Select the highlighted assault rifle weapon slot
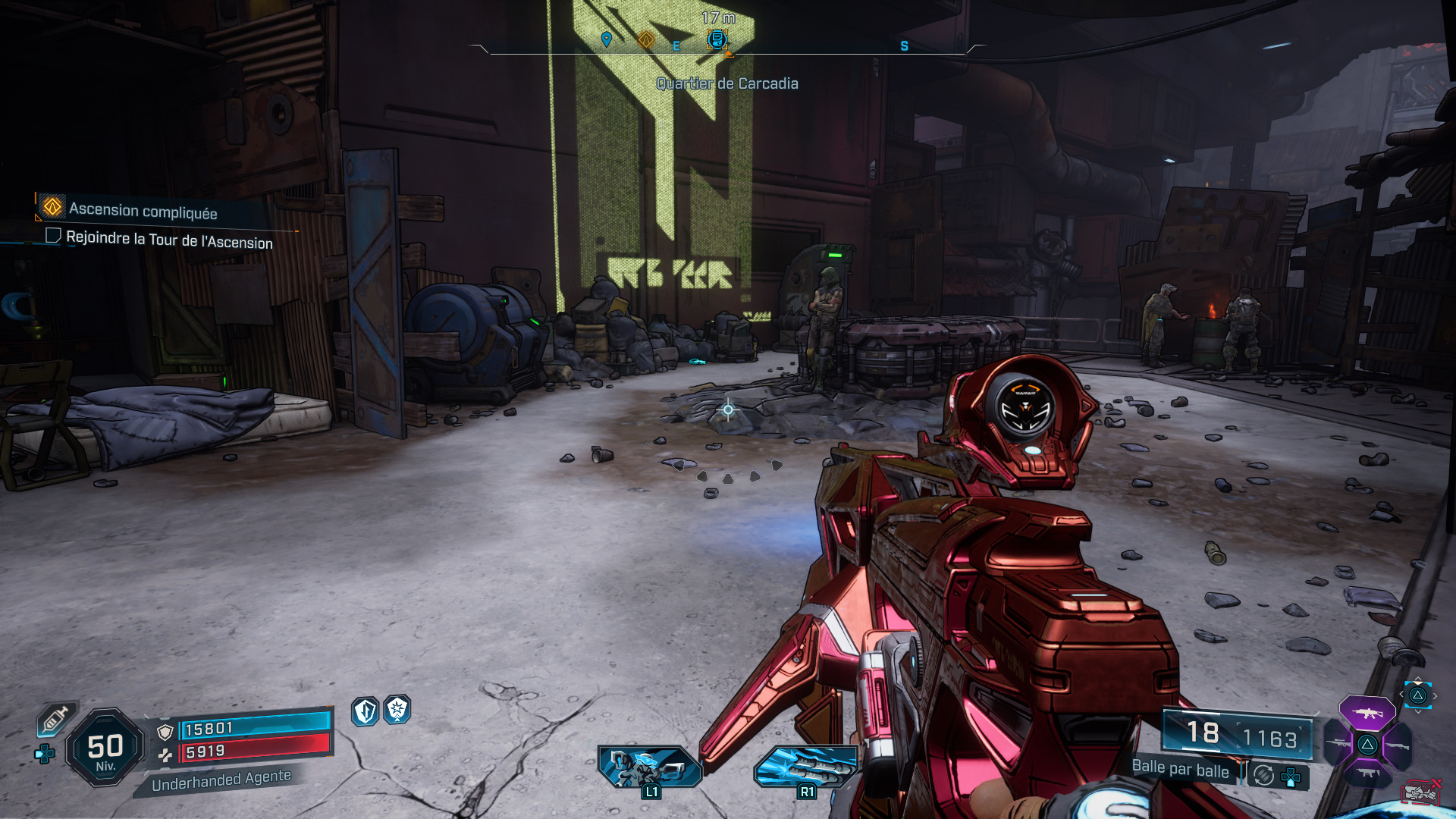This screenshot has width=1456, height=819. tap(1367, 713)
